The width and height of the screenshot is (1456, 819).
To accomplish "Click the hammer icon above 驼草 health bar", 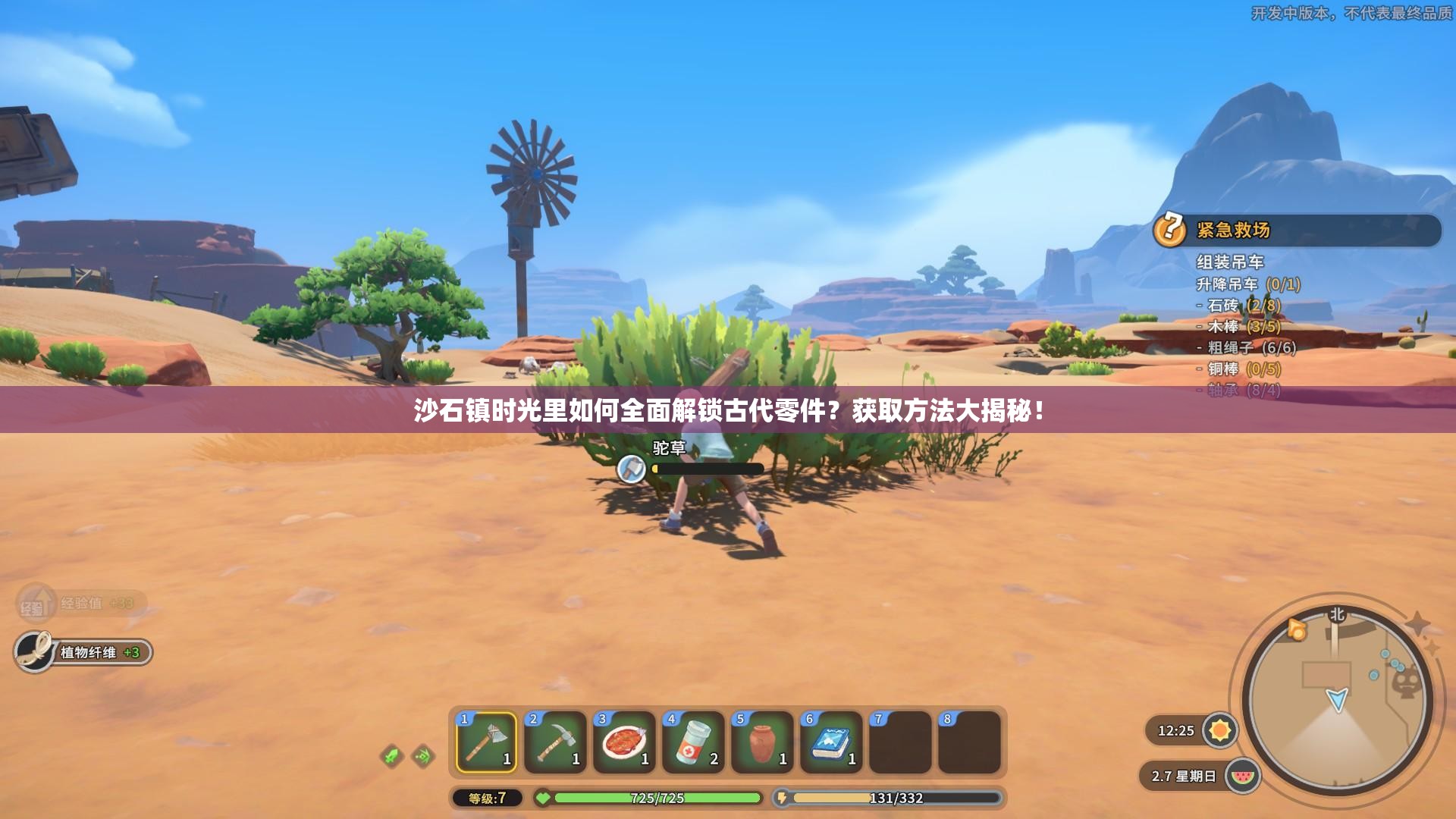I will pyautogui.click(x=630, y=469).
